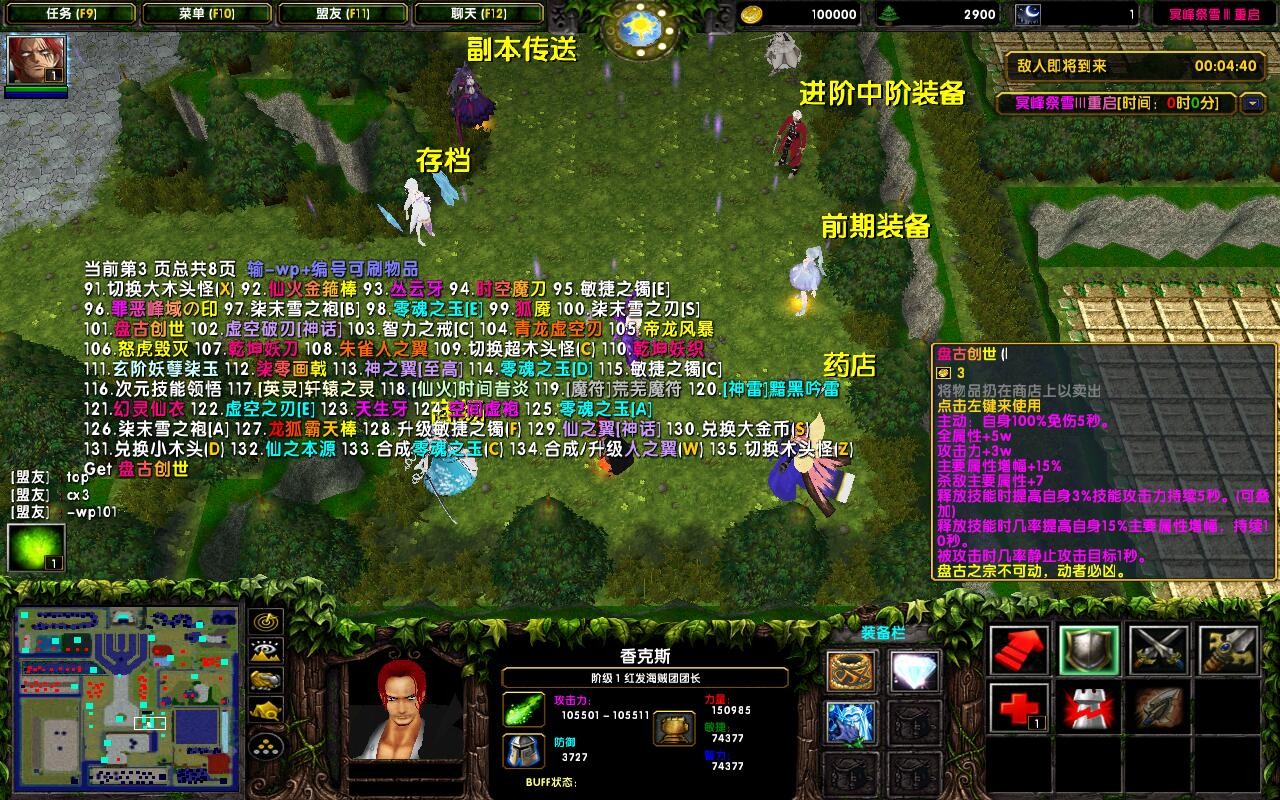Screen dimensions: 1280x800
Task: Use the red cross healing item
Action: point(1019,707)
